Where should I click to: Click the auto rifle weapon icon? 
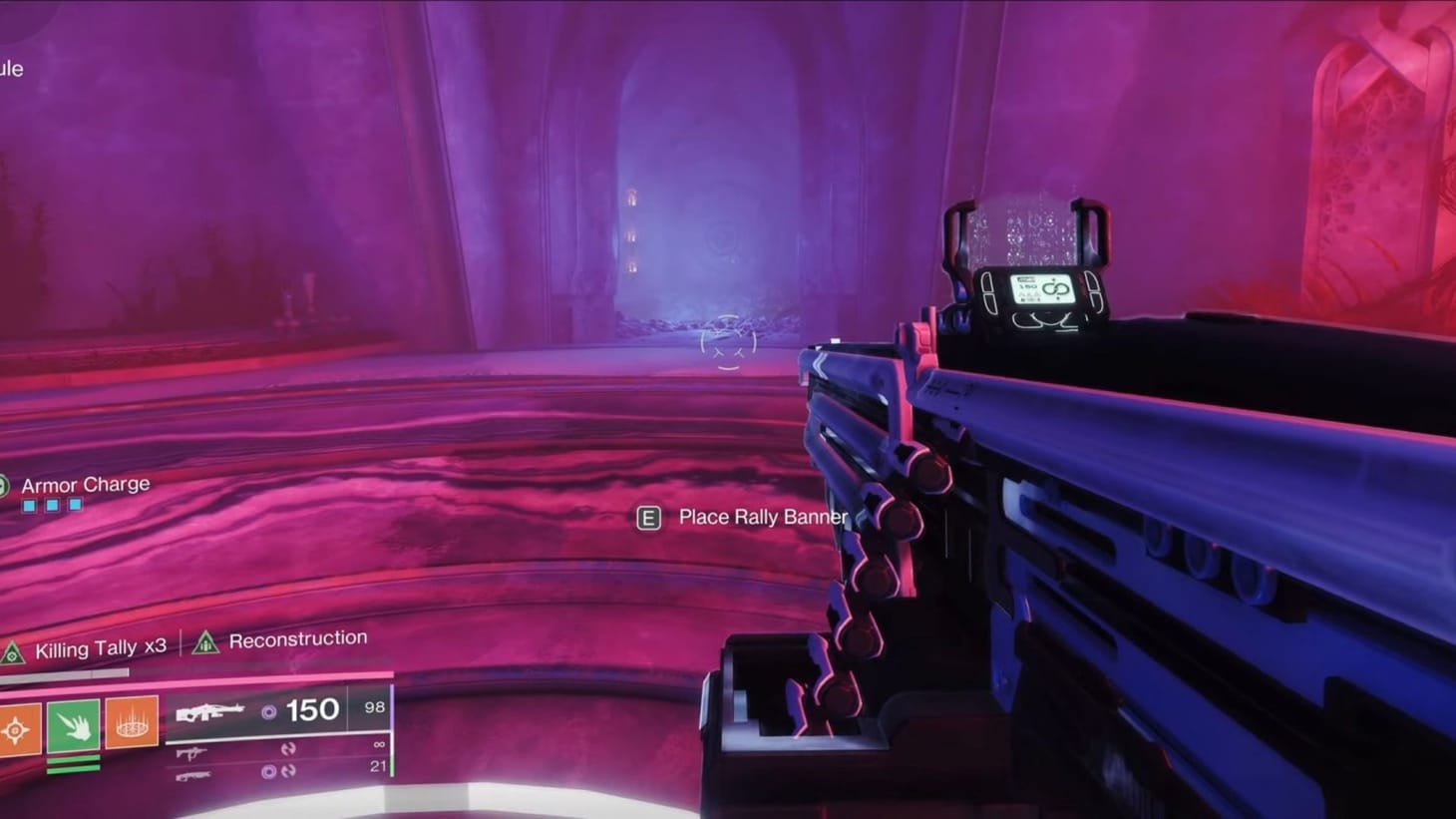click(x=190, y=753)
